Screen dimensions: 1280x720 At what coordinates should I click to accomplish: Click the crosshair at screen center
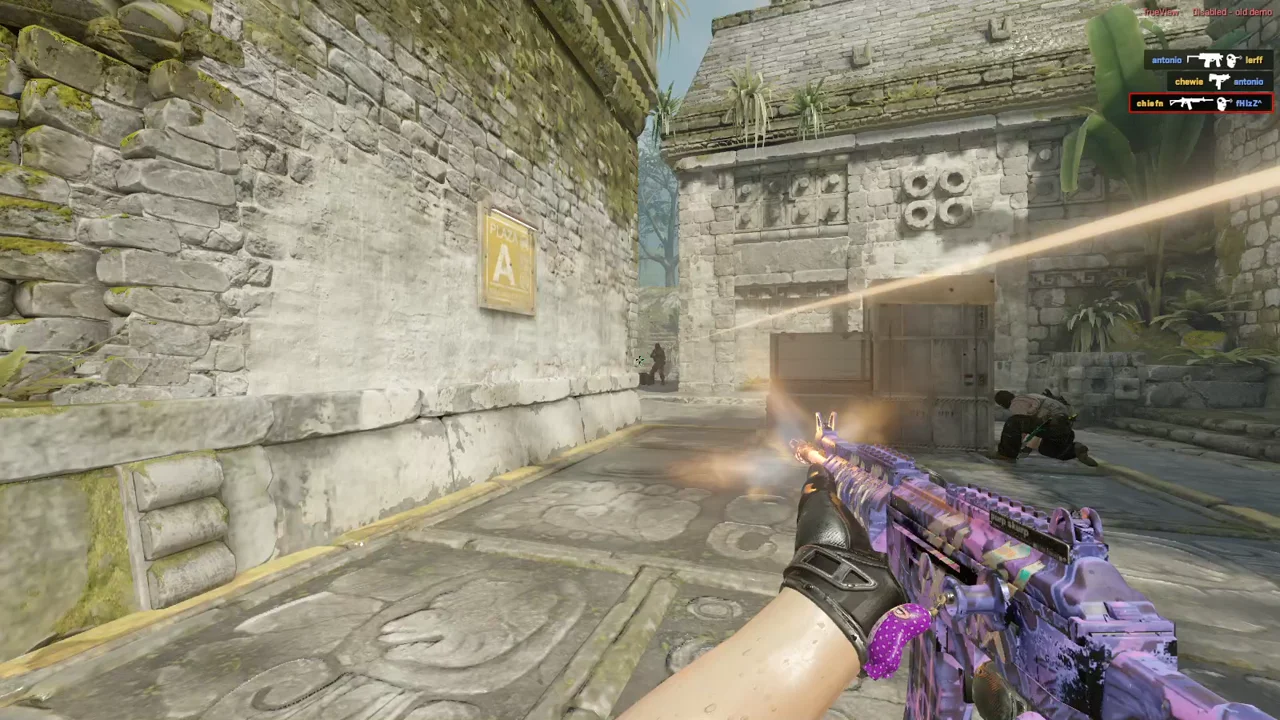click(x=640, y=360)
